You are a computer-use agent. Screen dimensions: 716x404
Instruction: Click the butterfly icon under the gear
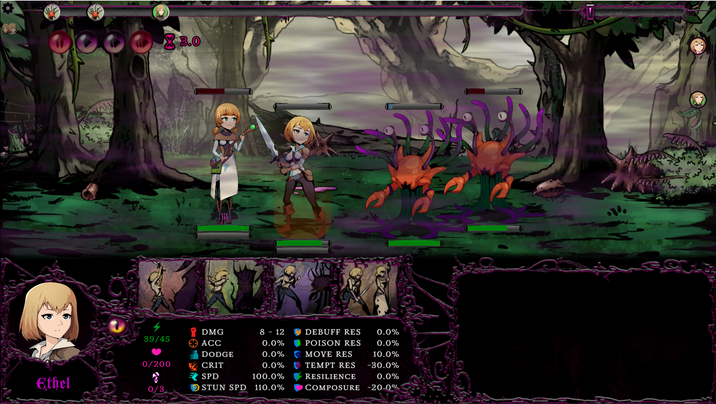(11, 28)
